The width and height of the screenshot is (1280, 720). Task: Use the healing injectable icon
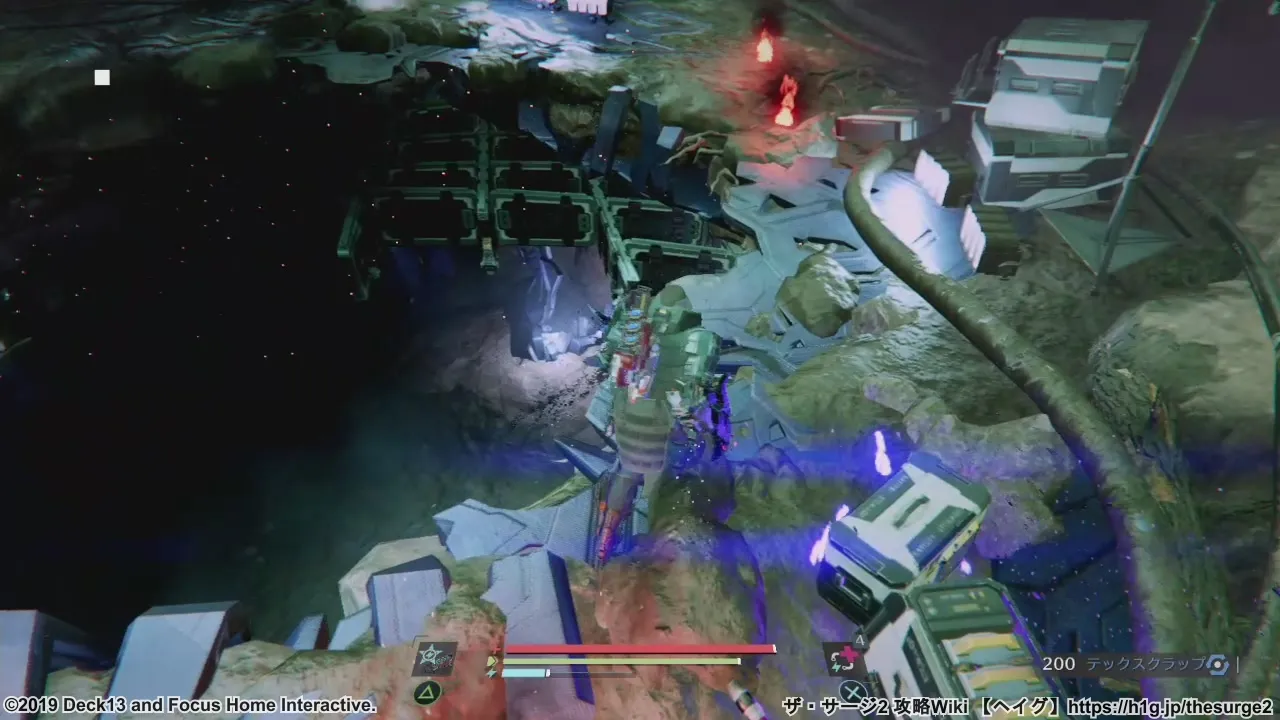[840, 659]
